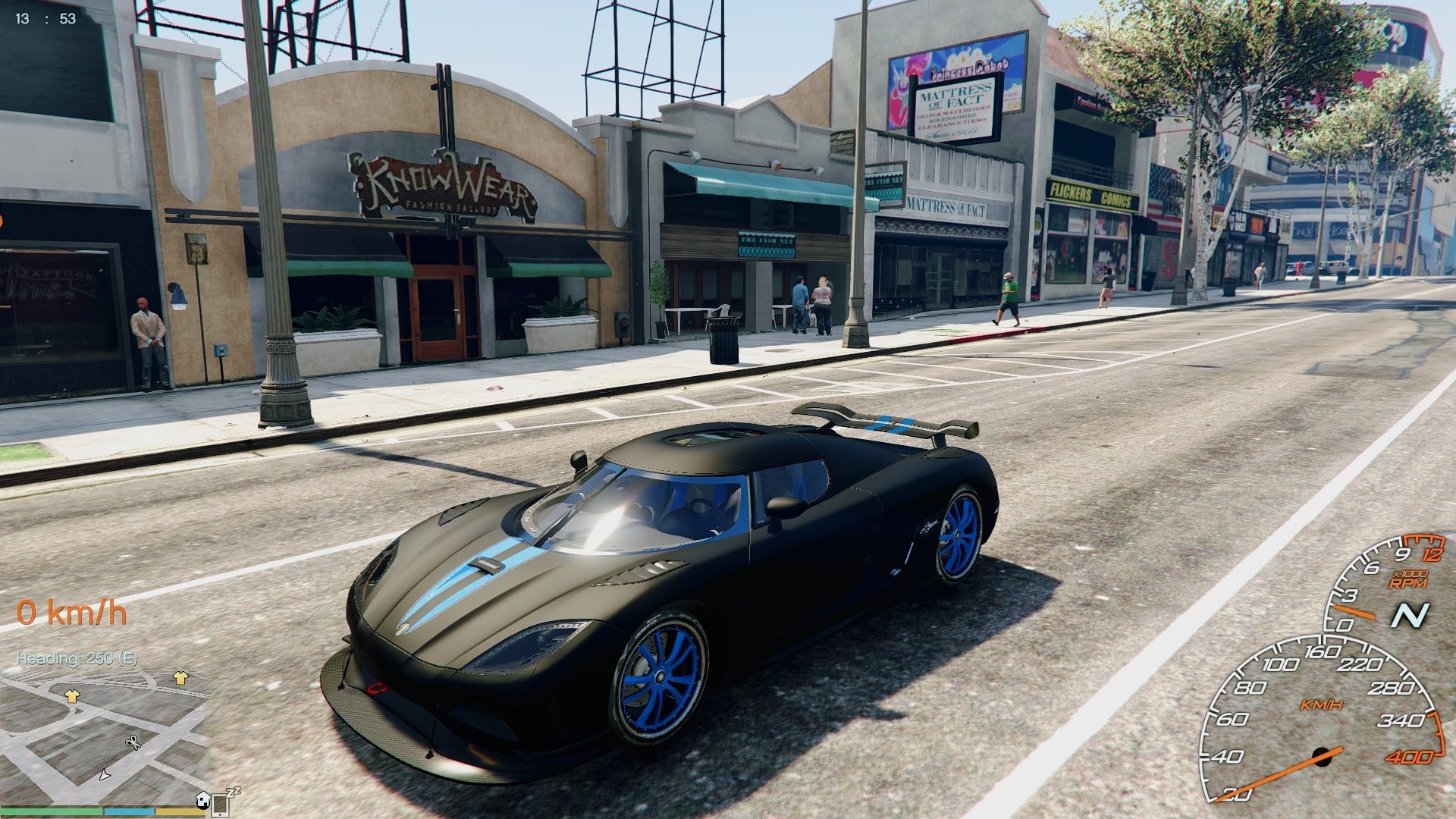Image resolution: width=1456 pixels, height=819 pixels.
Task: Select the white player arrow on the minimap
Action: coord(105,775)
